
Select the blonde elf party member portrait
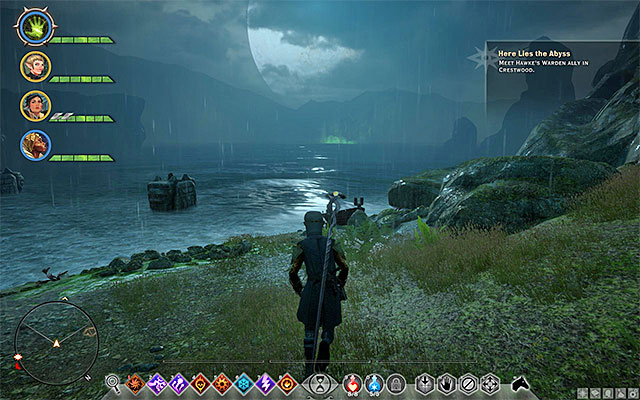(x=35, y=66)
